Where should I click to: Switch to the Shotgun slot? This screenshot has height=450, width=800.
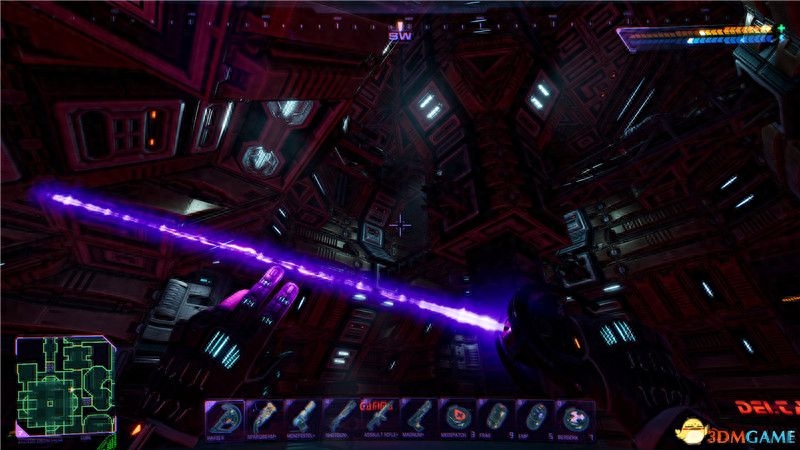point(343,417)
